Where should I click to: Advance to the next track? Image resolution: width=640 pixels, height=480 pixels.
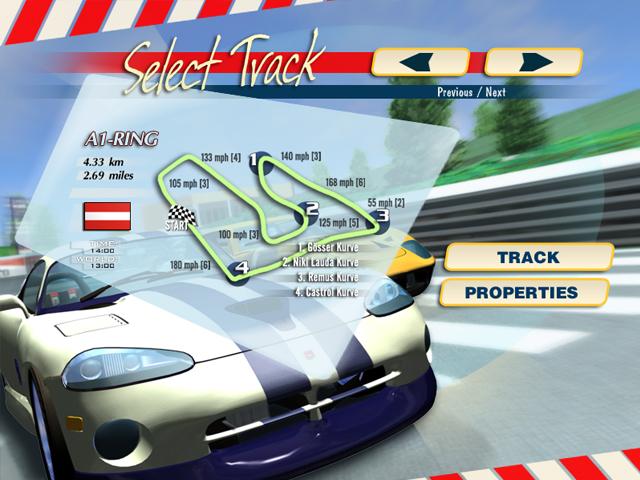tap(533, 62)
